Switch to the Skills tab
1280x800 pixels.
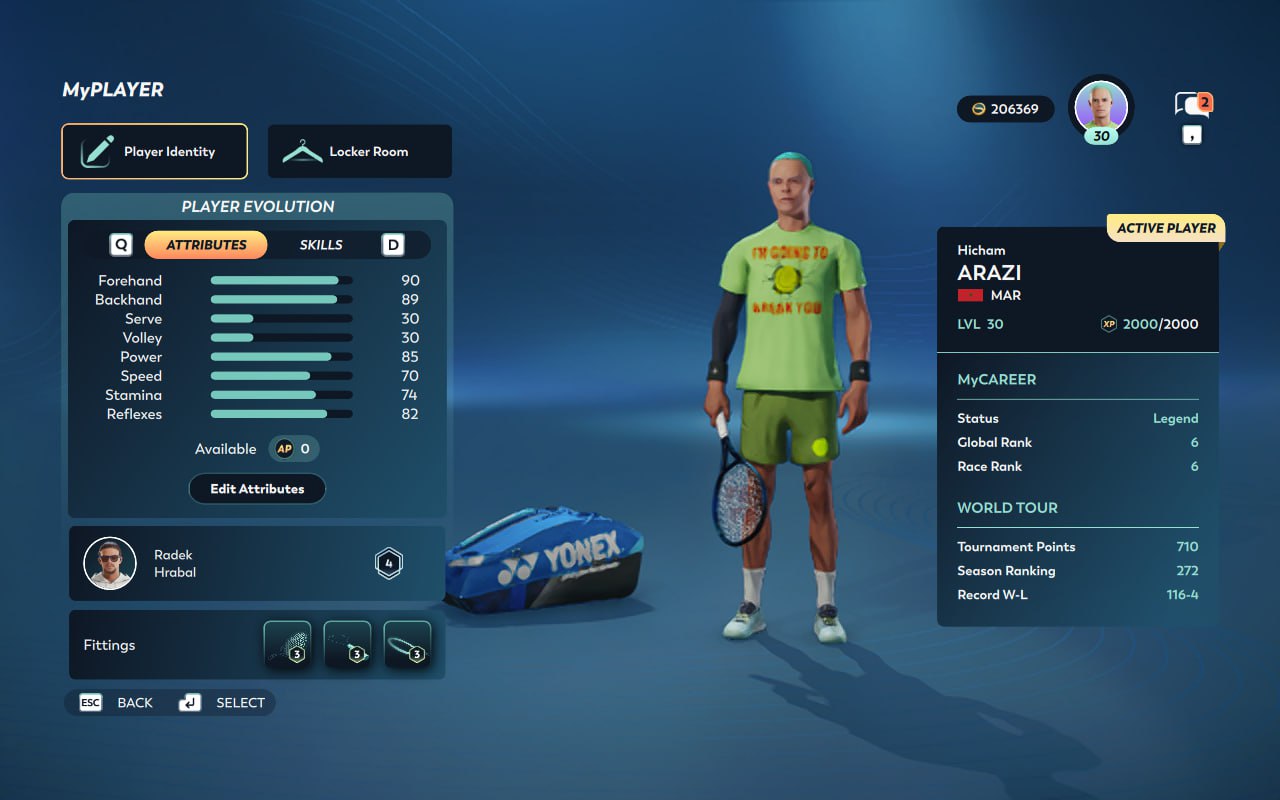[x=321, y=245]
